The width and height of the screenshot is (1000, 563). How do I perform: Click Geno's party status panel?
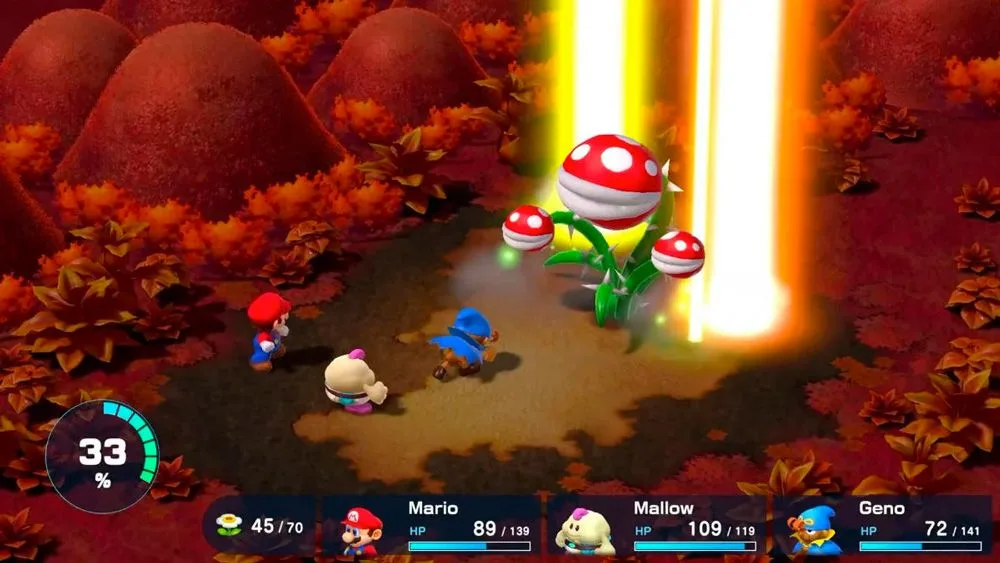pyautogui.click(x=883, y=526)
